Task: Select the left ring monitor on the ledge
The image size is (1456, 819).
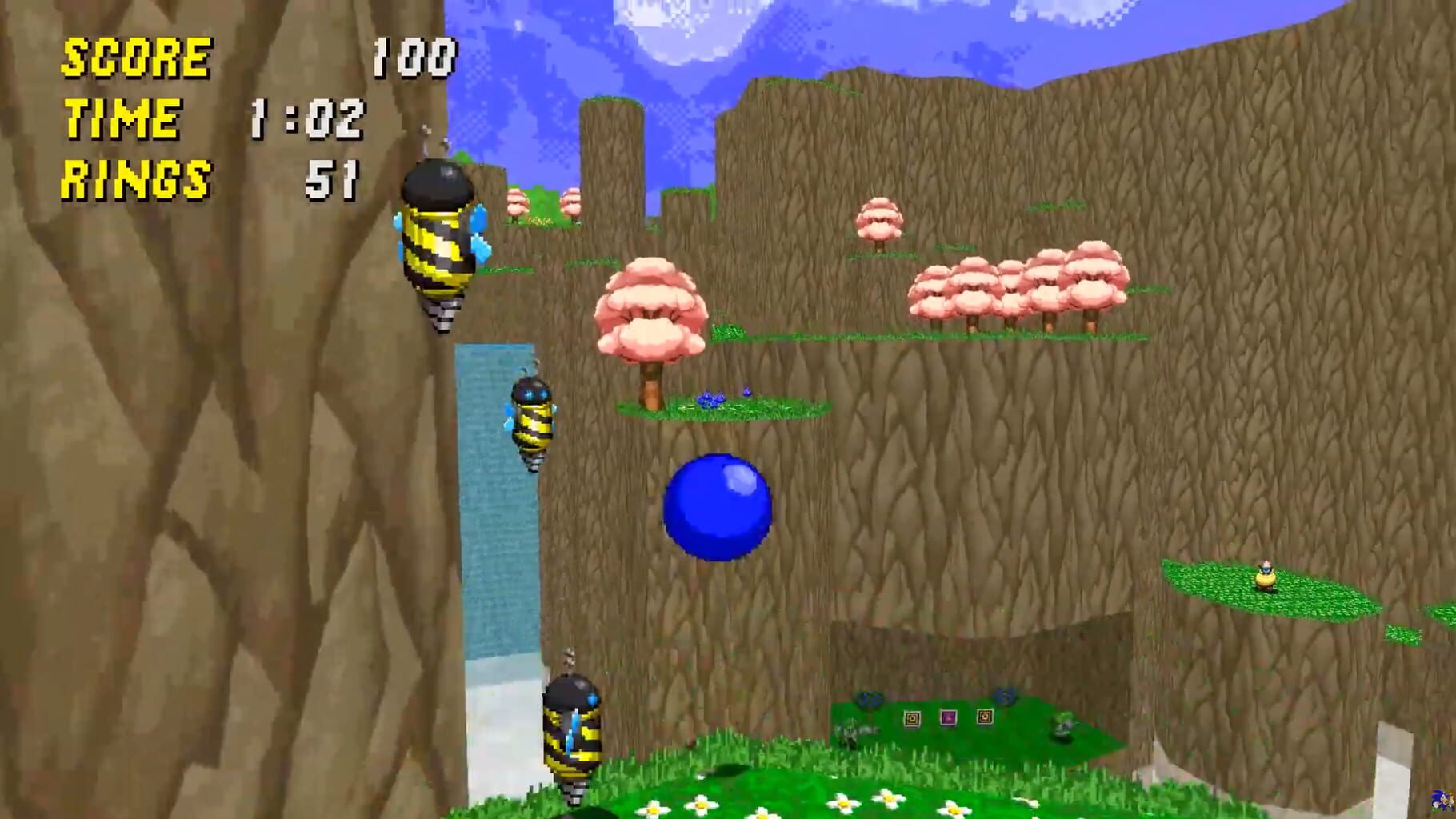Action: click(x=911, y=719)
